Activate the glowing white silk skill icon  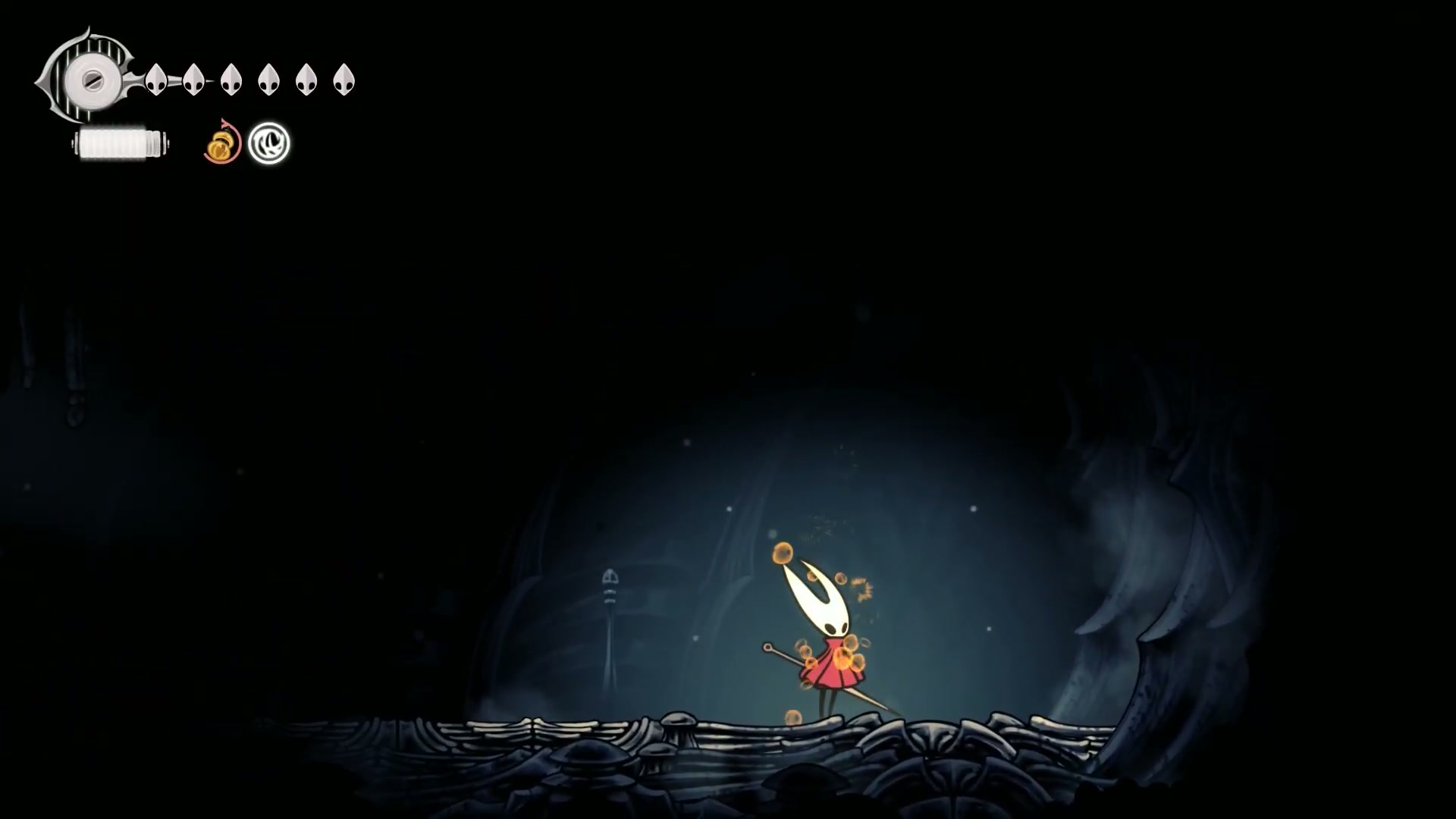269,143
